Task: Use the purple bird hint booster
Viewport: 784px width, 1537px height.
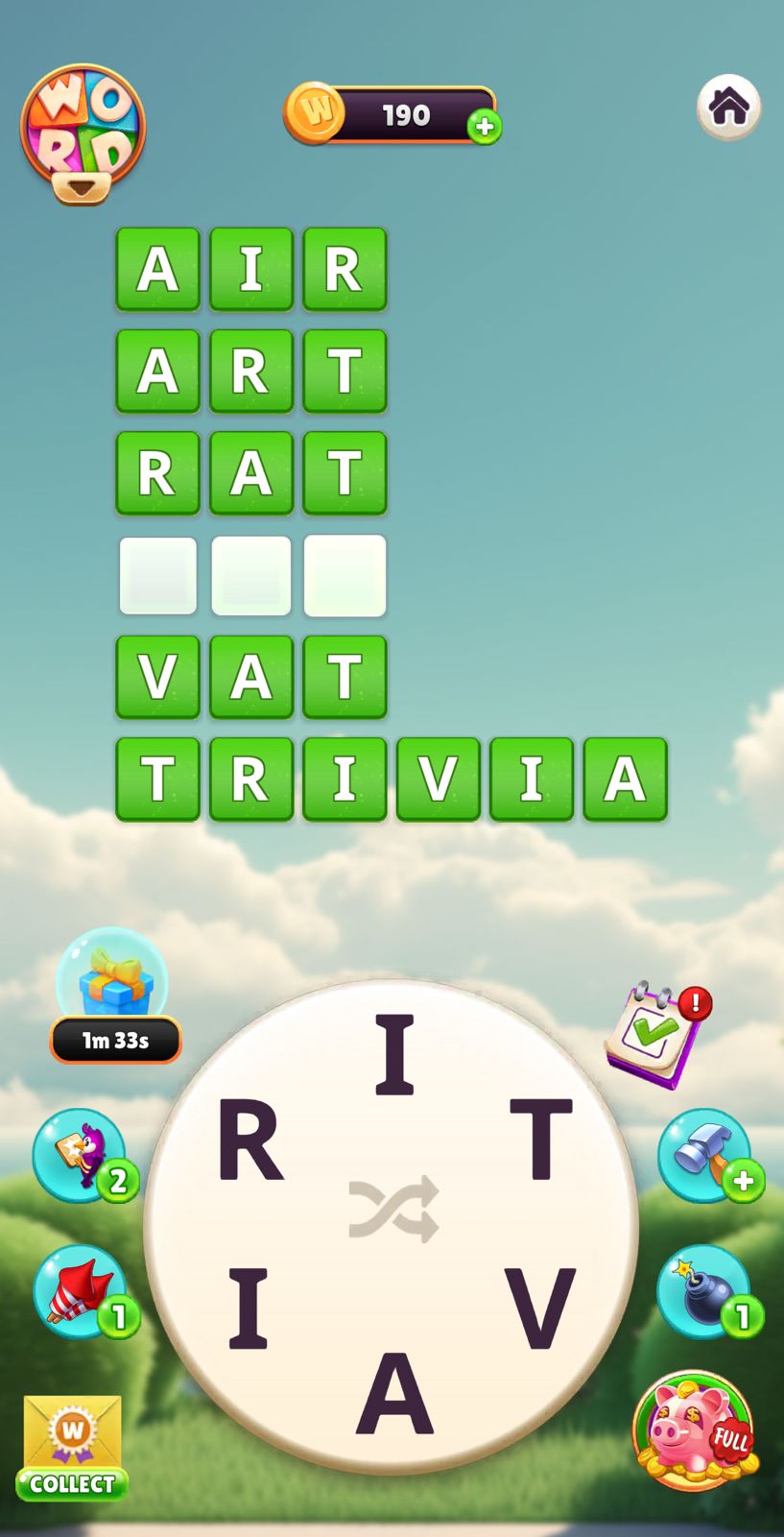Action: [x=83, y=1155]
